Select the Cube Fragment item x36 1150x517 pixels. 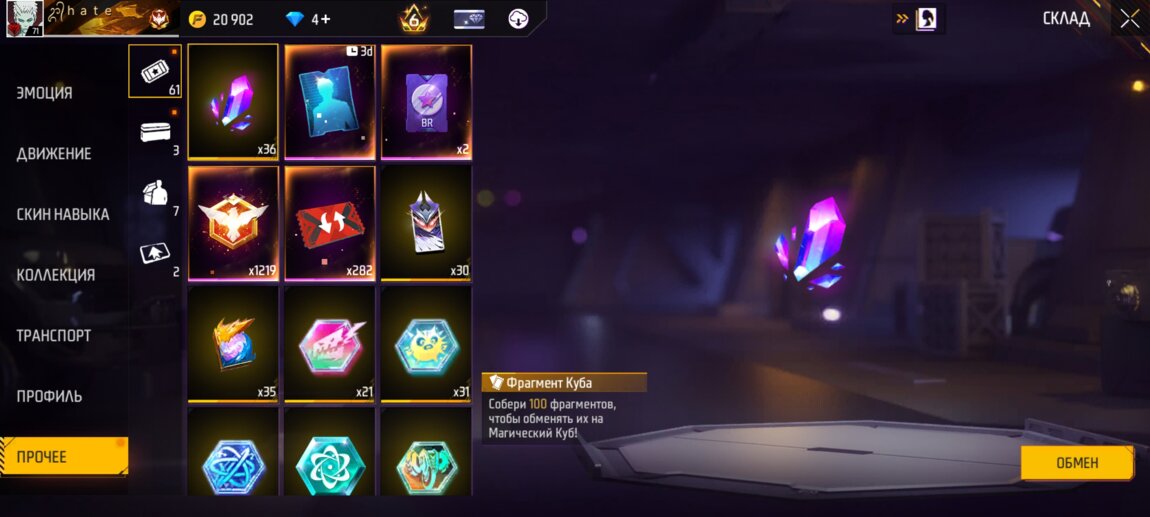click(233, 101)
